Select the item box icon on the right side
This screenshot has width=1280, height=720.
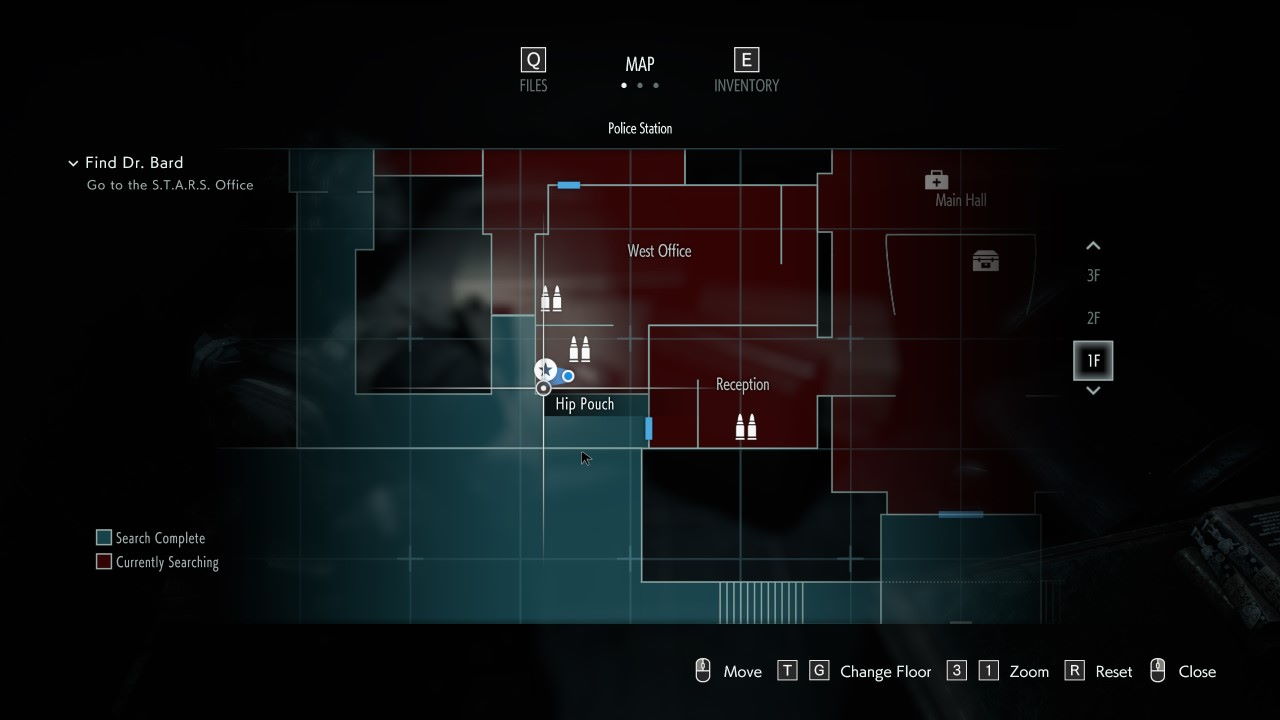[x=986, y=260]
